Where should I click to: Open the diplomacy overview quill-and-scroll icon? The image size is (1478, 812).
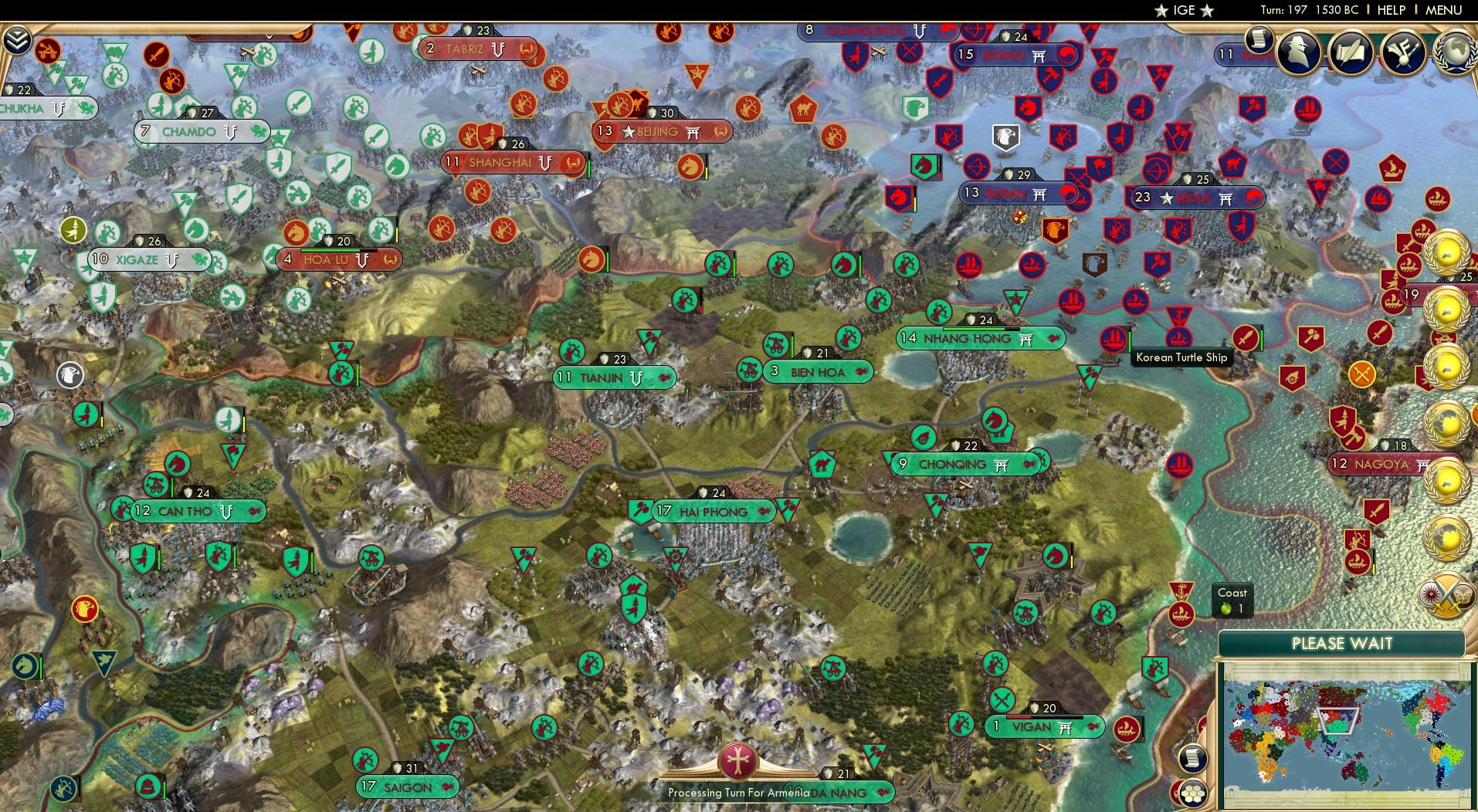click(1350, 54)
